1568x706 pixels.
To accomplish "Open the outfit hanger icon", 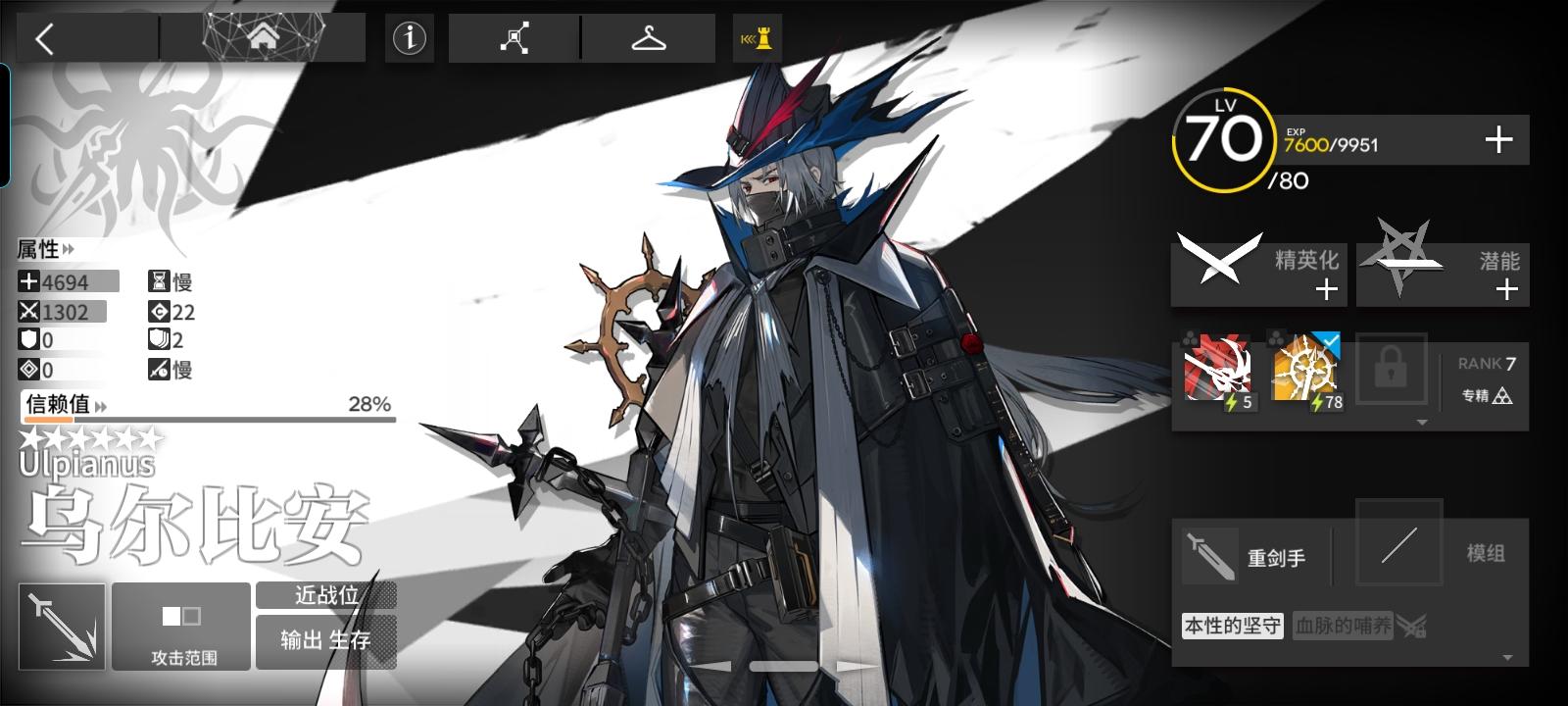I will pos(649,38).
